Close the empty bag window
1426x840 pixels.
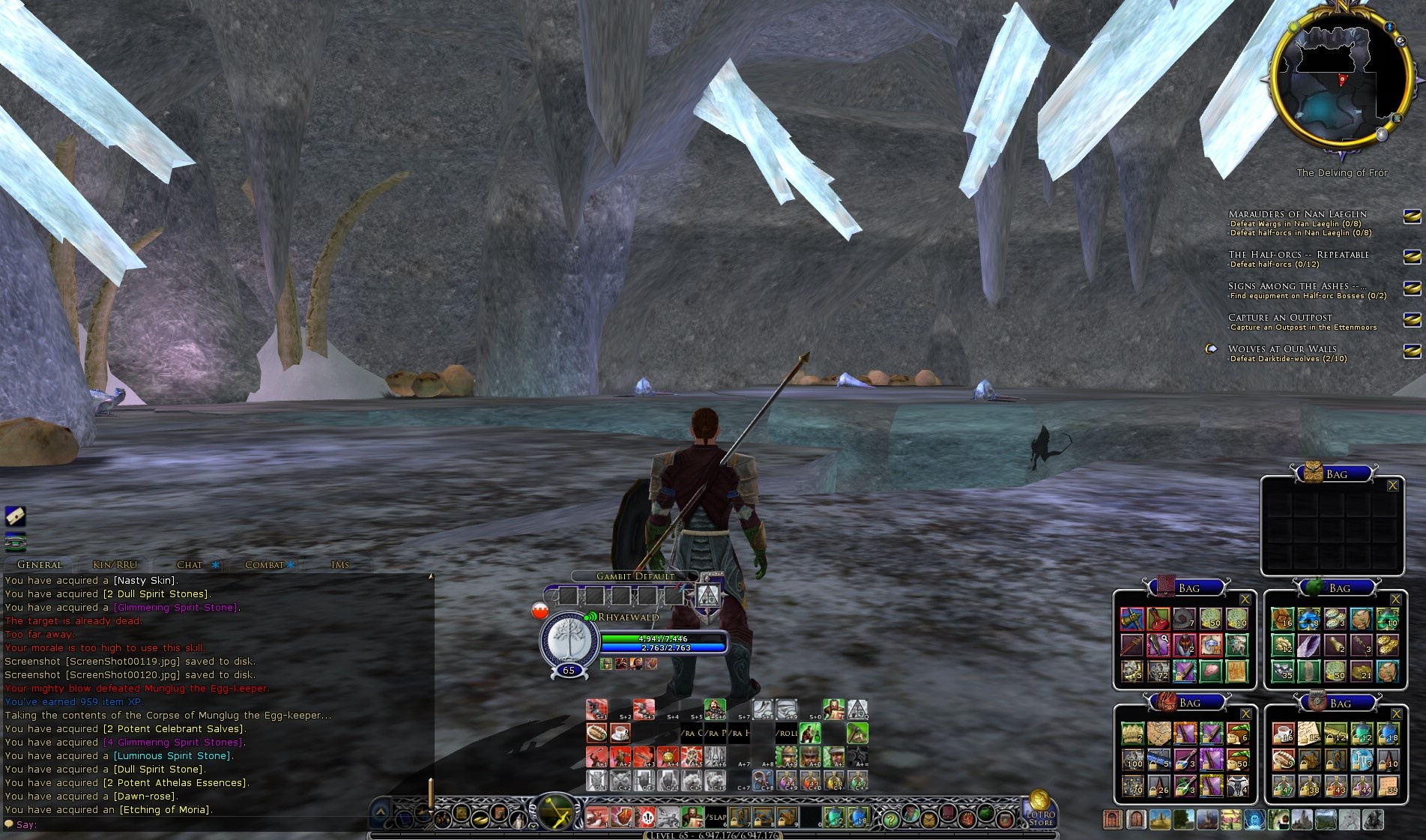click(x=1393, y=486)
